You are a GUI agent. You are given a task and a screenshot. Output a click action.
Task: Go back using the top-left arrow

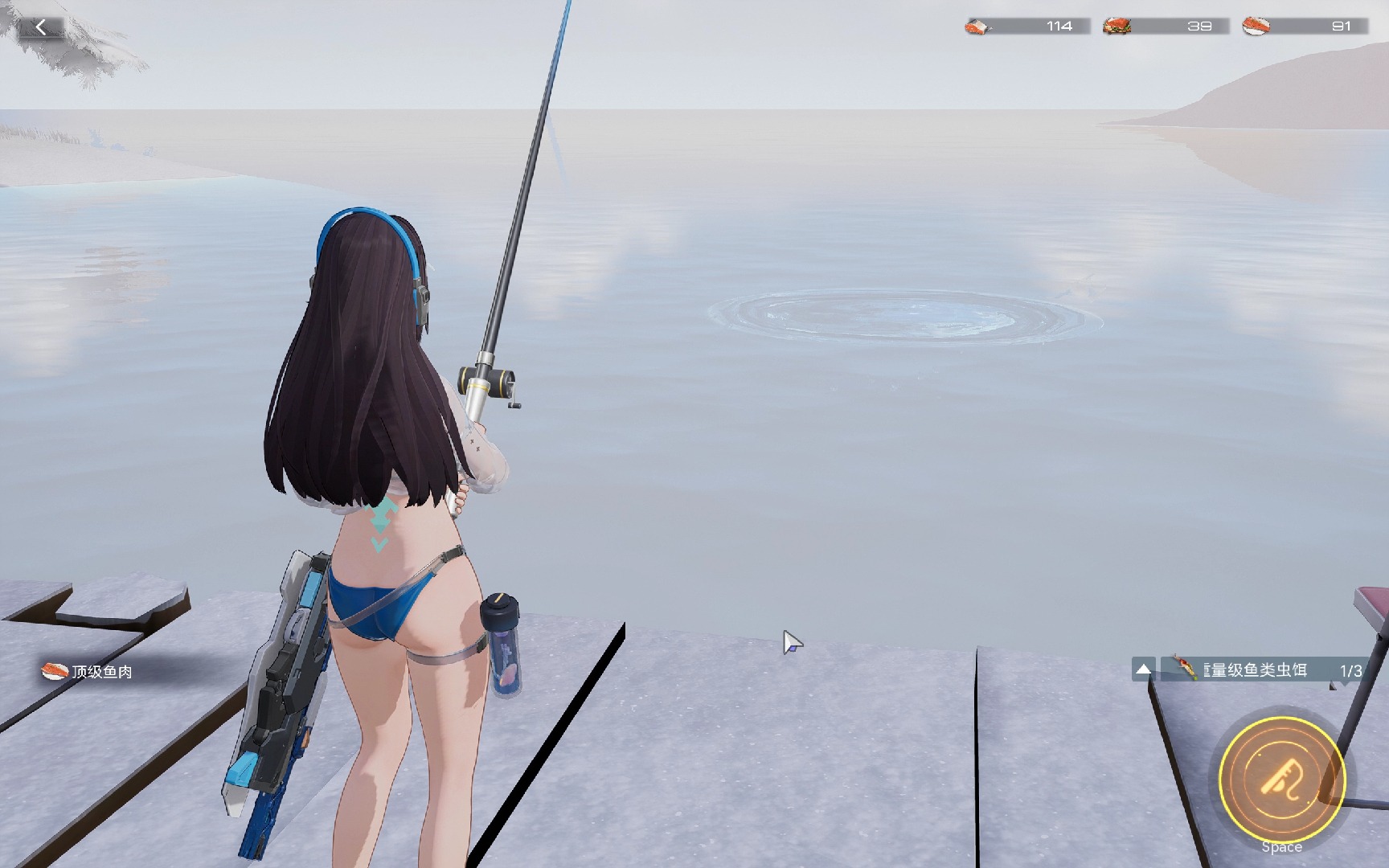[x=40, y=27]
